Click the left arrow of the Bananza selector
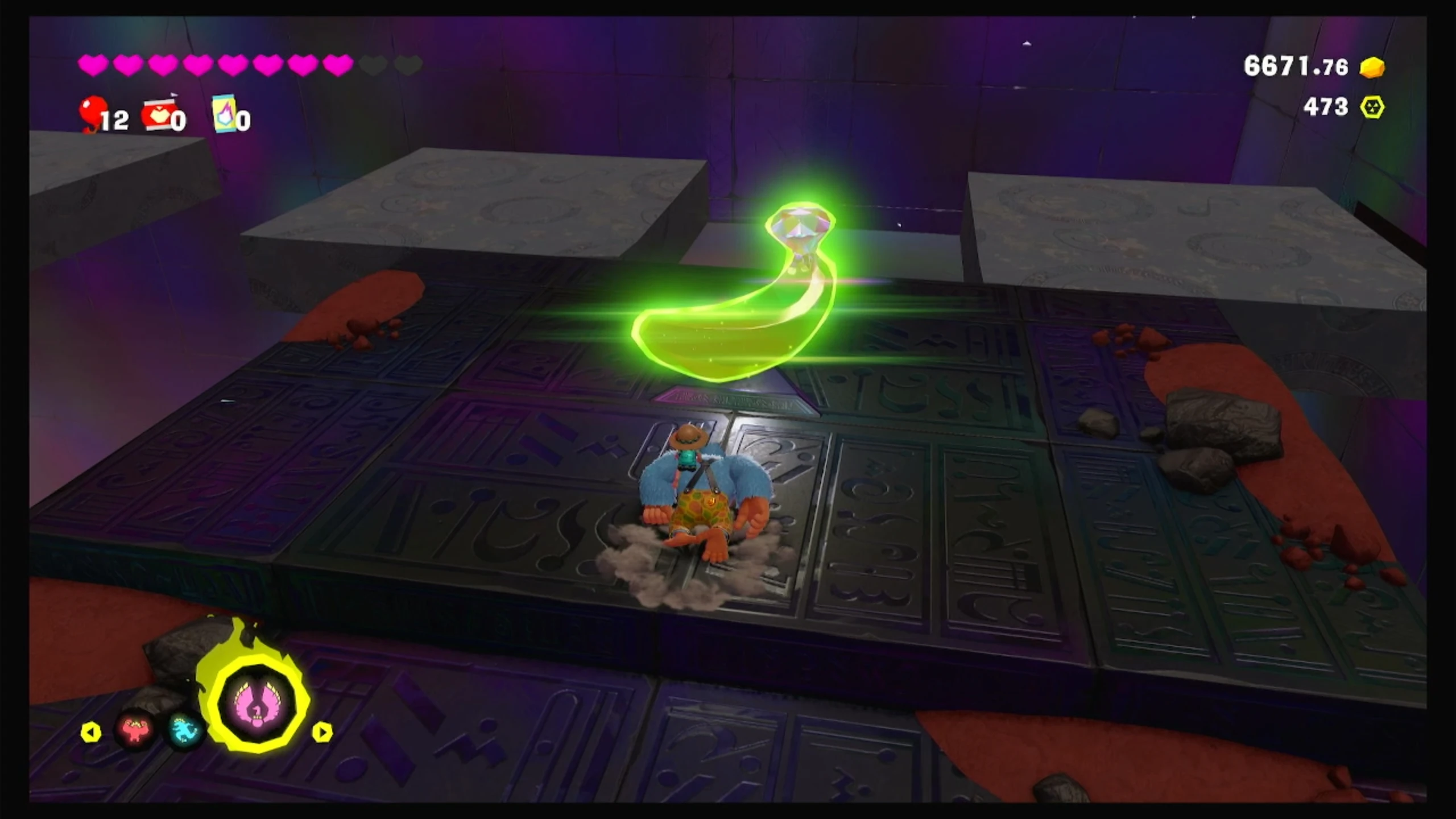Screen dimensions: 1456x819 91,732
